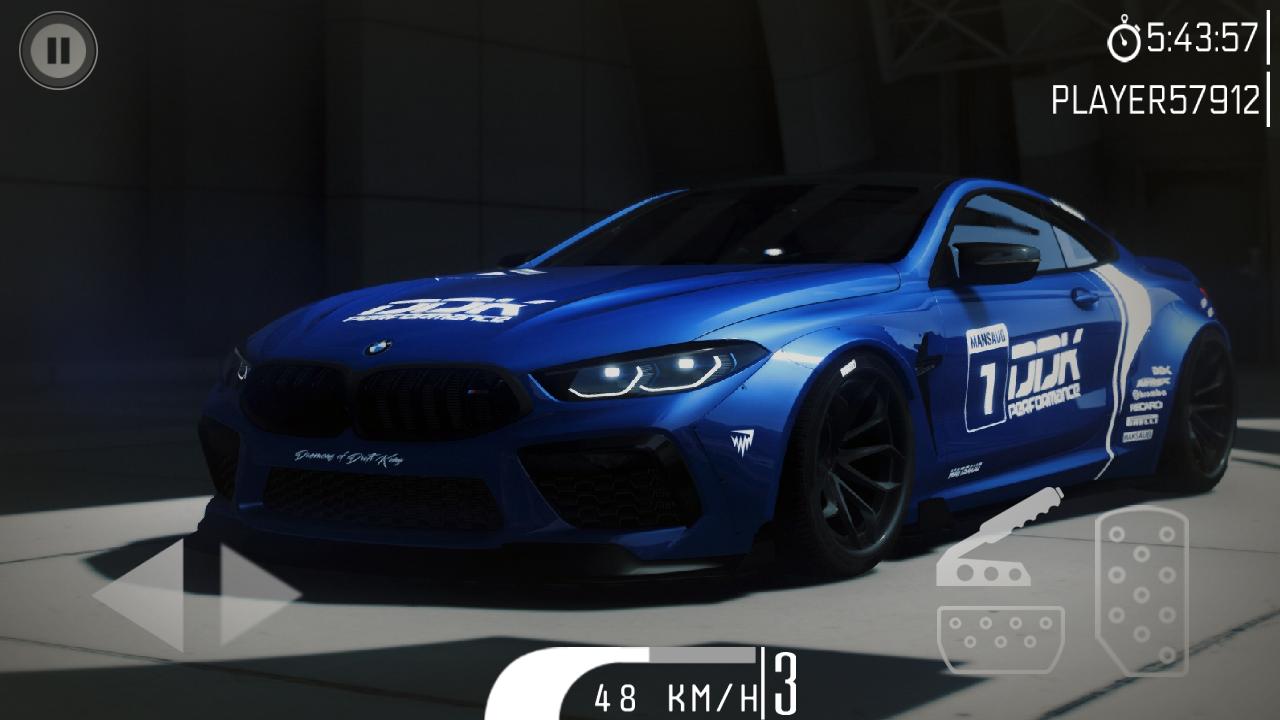Pause the game with the round button
This screenshot has height=720, width=1280.
point(58,50)
